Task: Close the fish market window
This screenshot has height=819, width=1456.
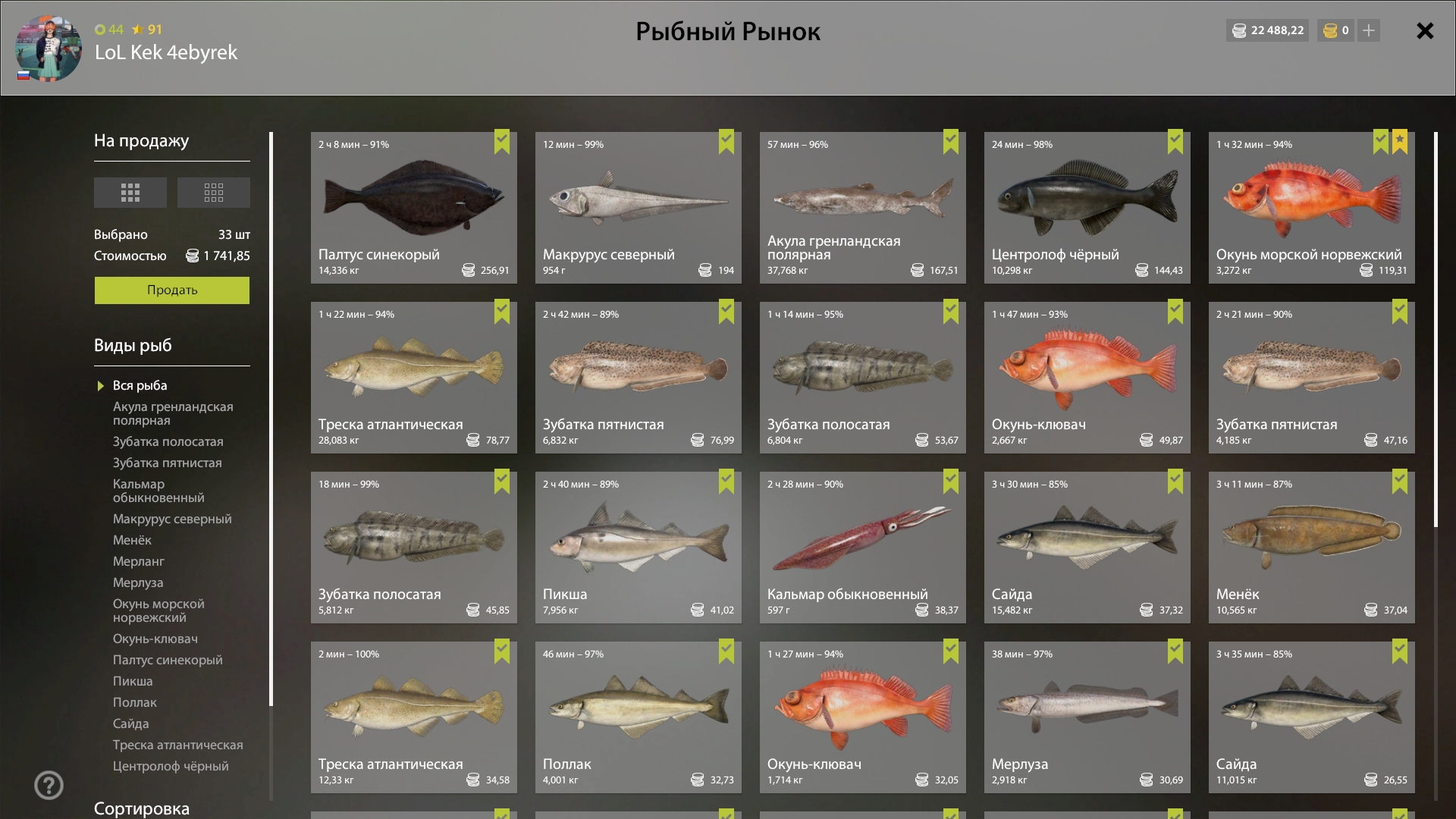Action: (x=1425, y=31)
